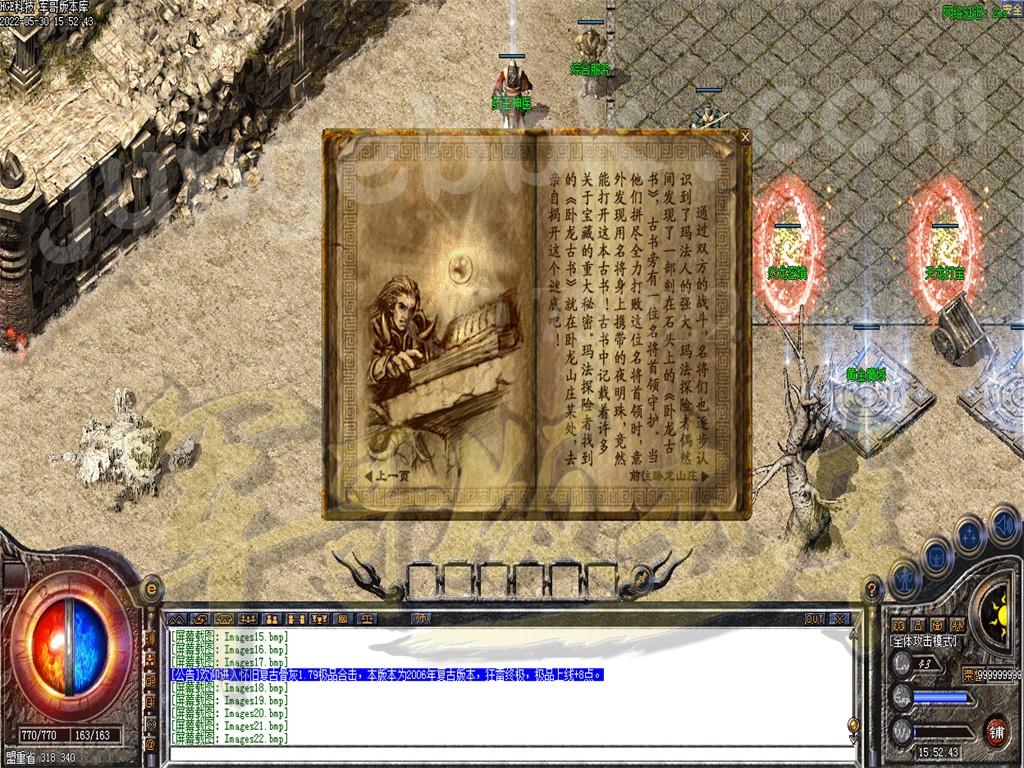The height and width of the screenshot is (768, 1024).
Task: Click the round e button by the orb
Action: [153, 588]
